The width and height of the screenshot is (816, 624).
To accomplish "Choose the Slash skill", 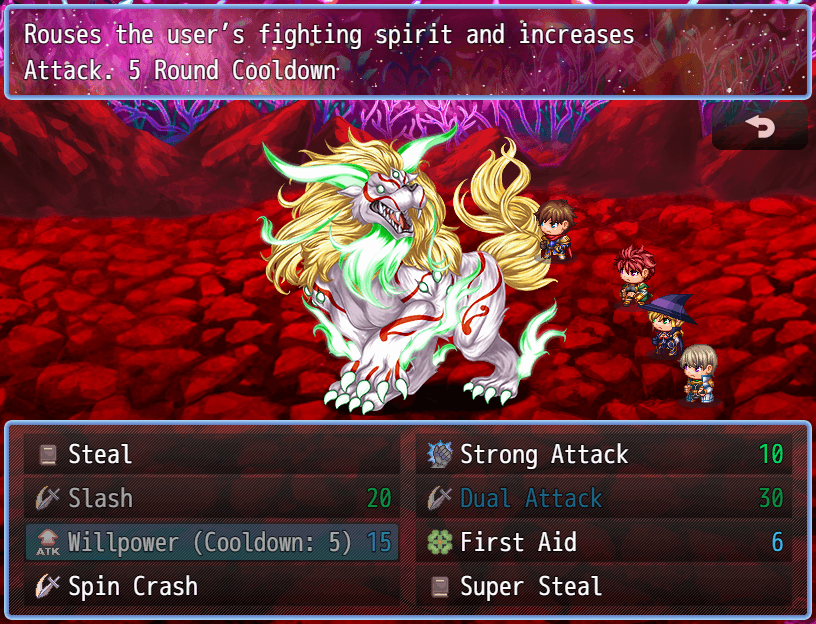I will pos(210,499).
